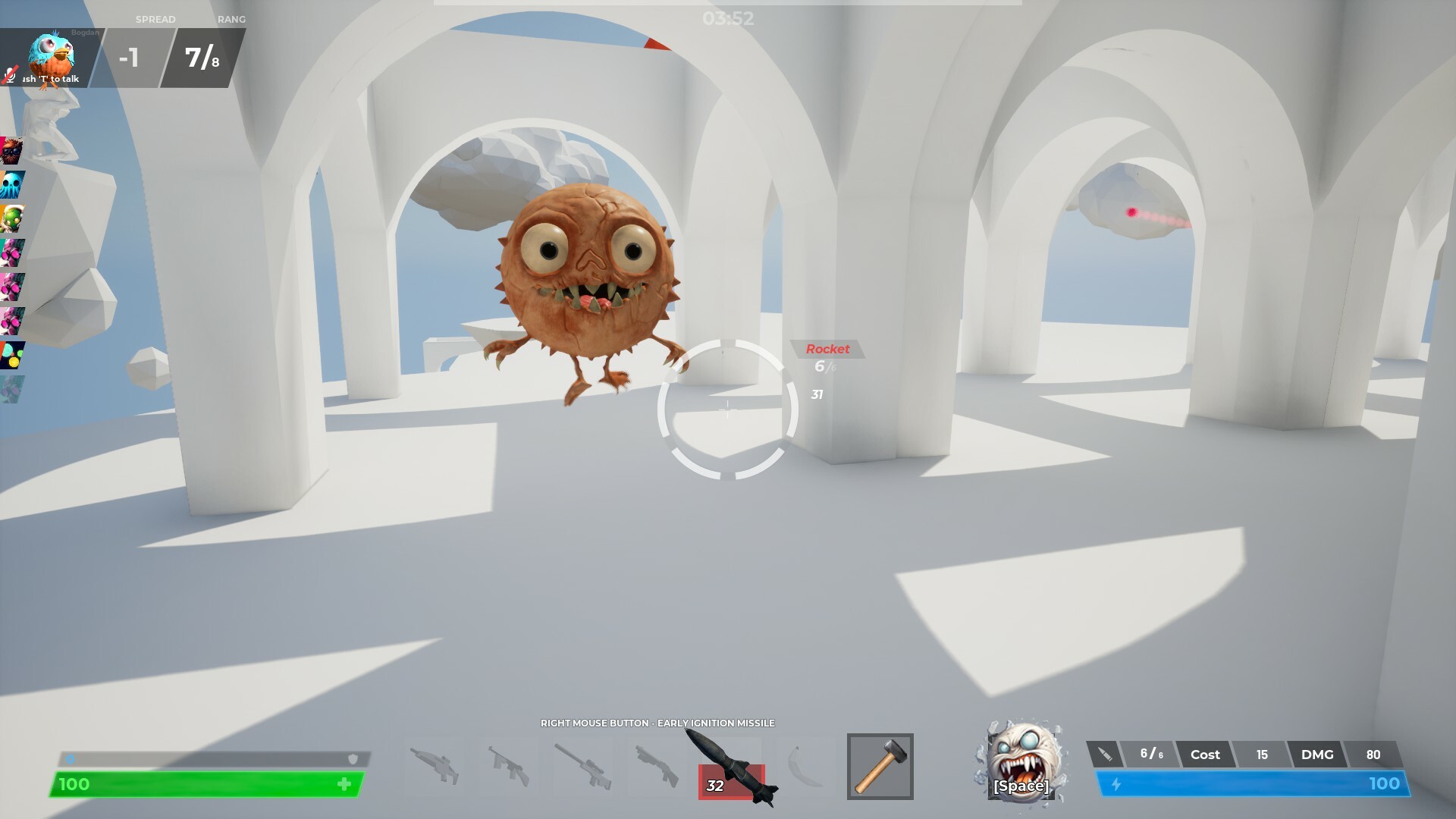Activate the [Space] monster face ability
This screenshot has width=1456, height=819.
click(x=1020, y=766)
